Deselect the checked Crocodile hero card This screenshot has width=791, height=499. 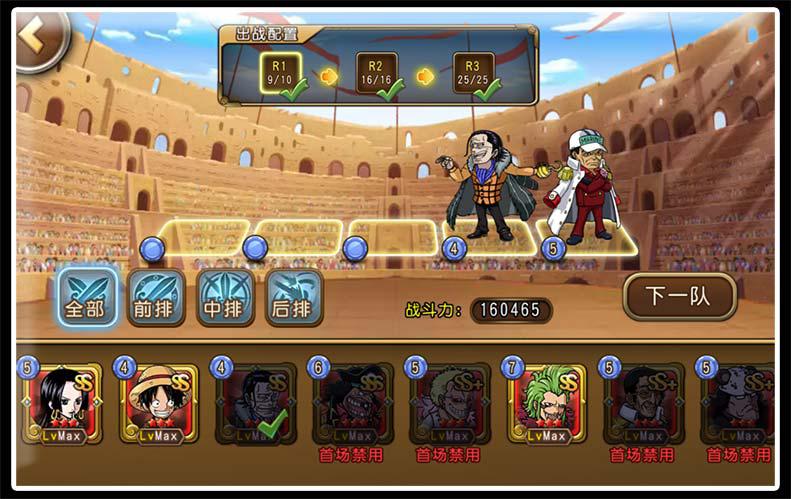[x=256, y=404]
